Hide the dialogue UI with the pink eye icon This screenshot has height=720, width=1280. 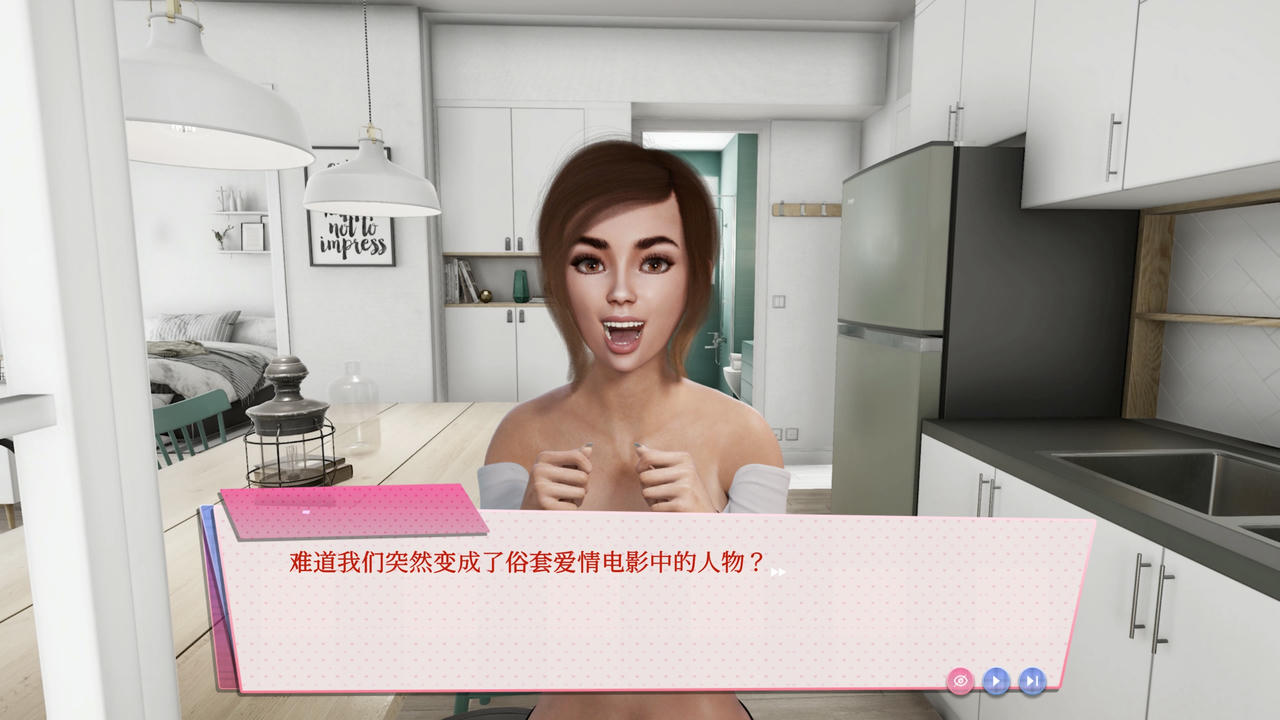[960, 681]
